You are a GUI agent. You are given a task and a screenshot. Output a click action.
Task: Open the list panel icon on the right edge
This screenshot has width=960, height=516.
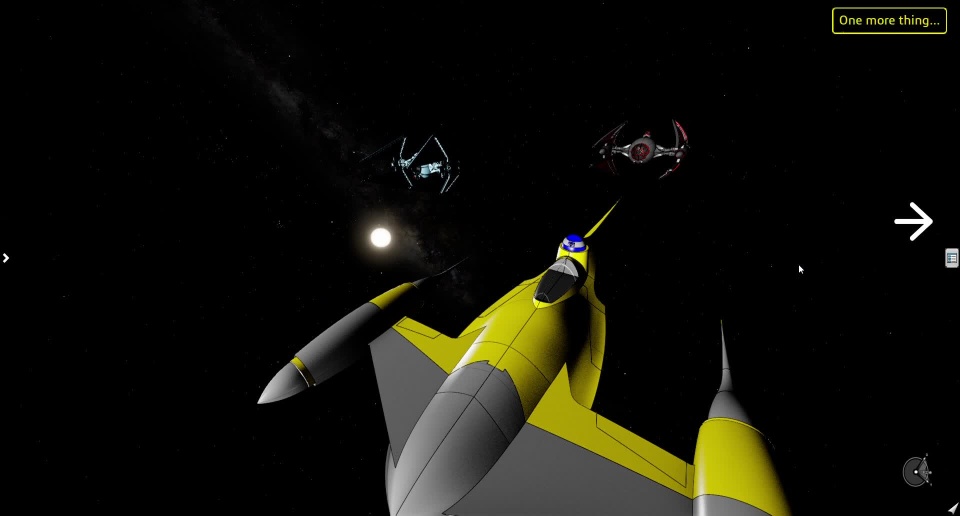click(951, 258)
